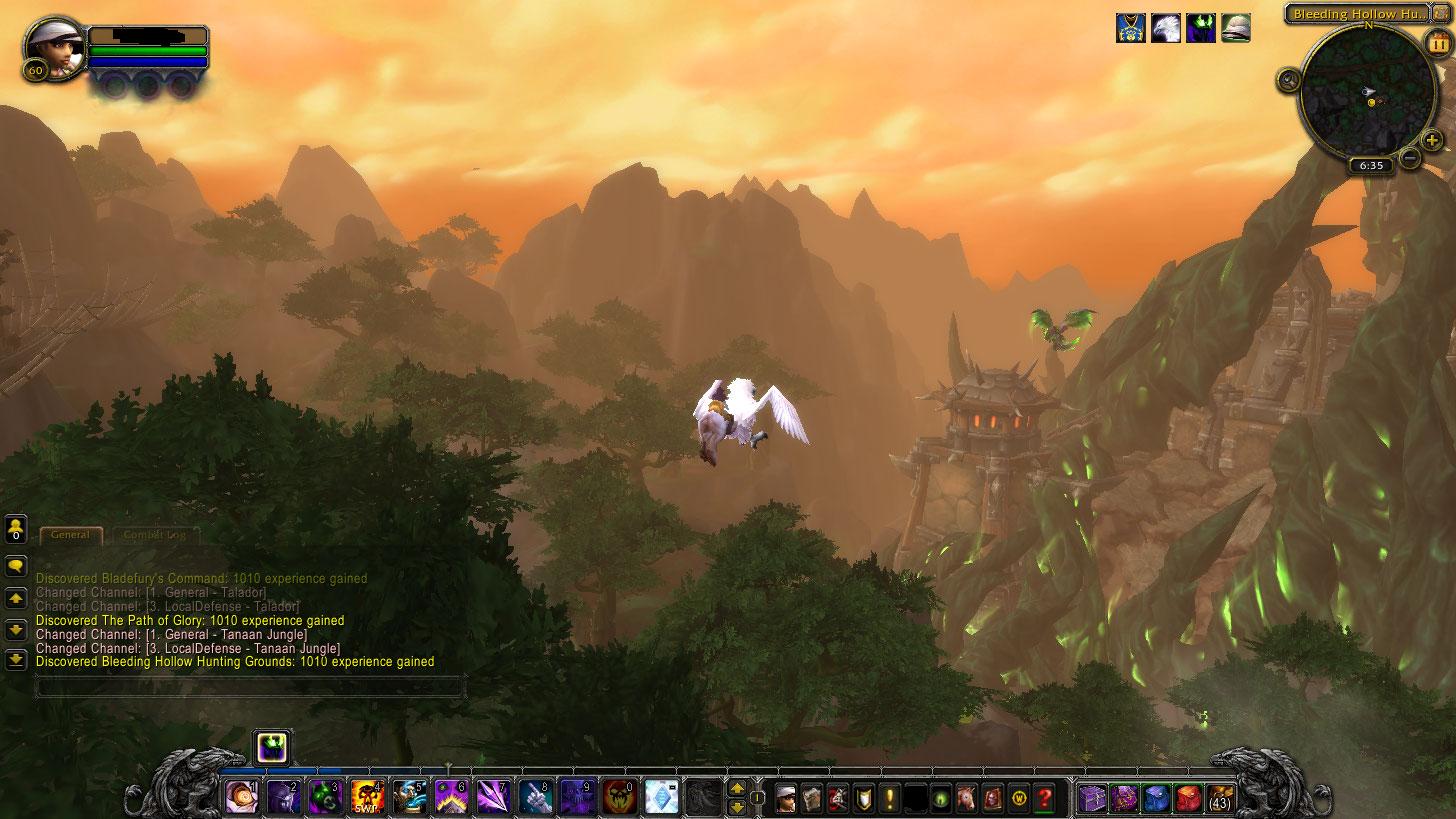This screenshot has height=819, width=1456.
Task: Switch to the General chat tab
Action: [x=71, y=535]
